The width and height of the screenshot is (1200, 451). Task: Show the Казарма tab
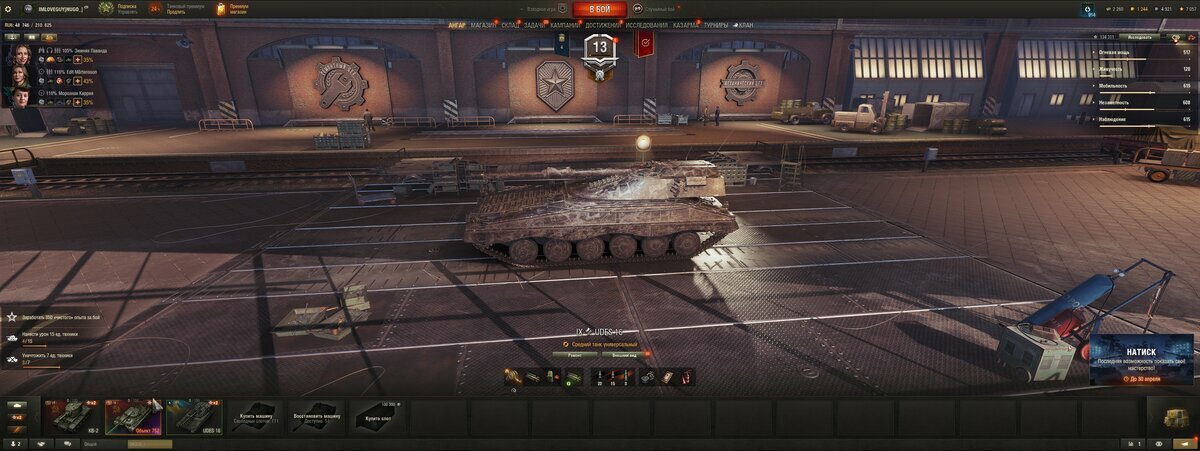tap(686, 25)
